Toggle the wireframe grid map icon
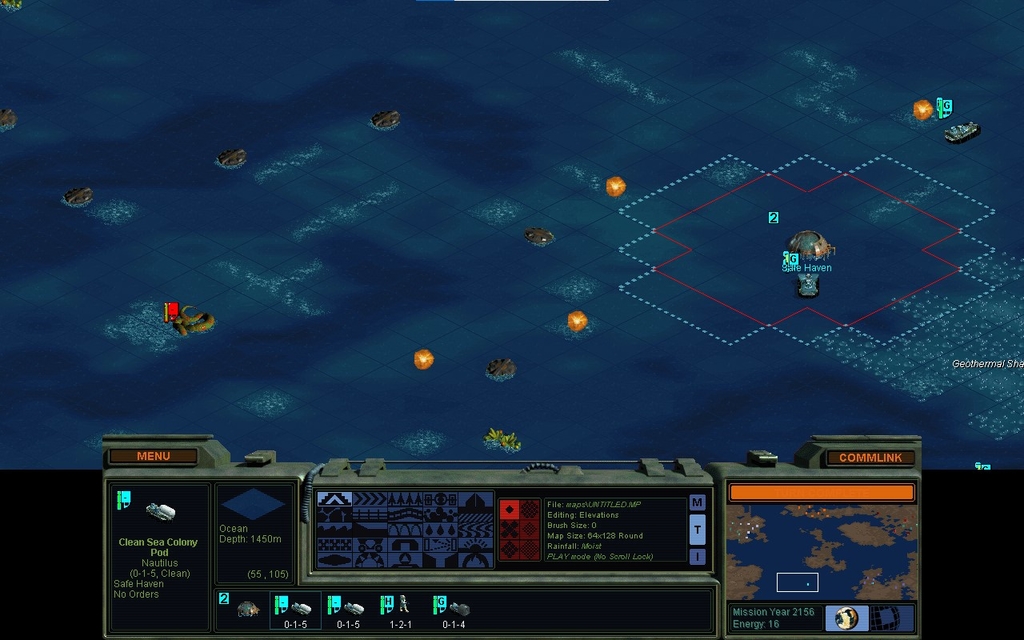The height and width of the screenshot is (640, 1024). 893,617
